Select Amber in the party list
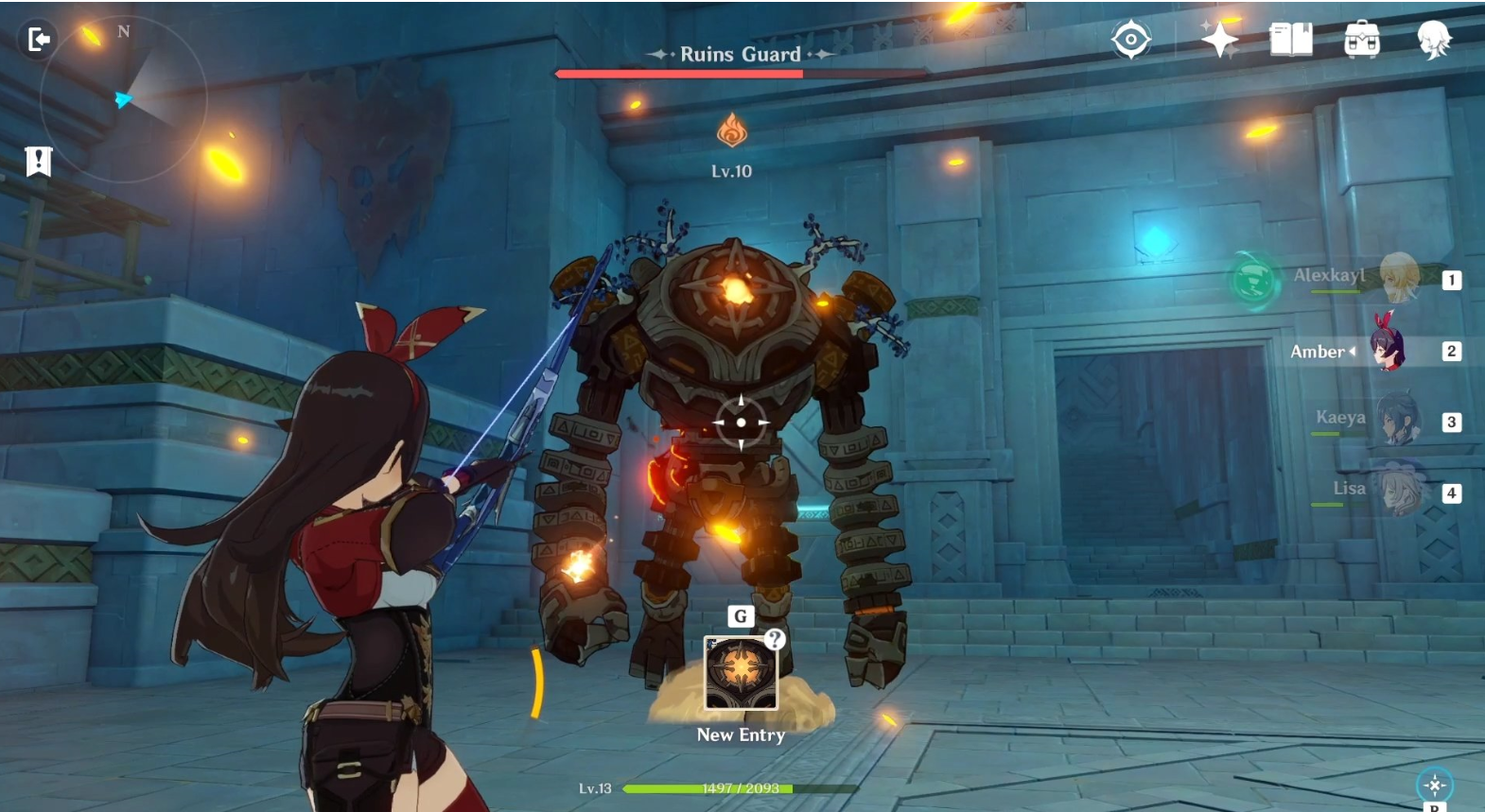Screen dimensions: 1485x812 coord(1389,351)
